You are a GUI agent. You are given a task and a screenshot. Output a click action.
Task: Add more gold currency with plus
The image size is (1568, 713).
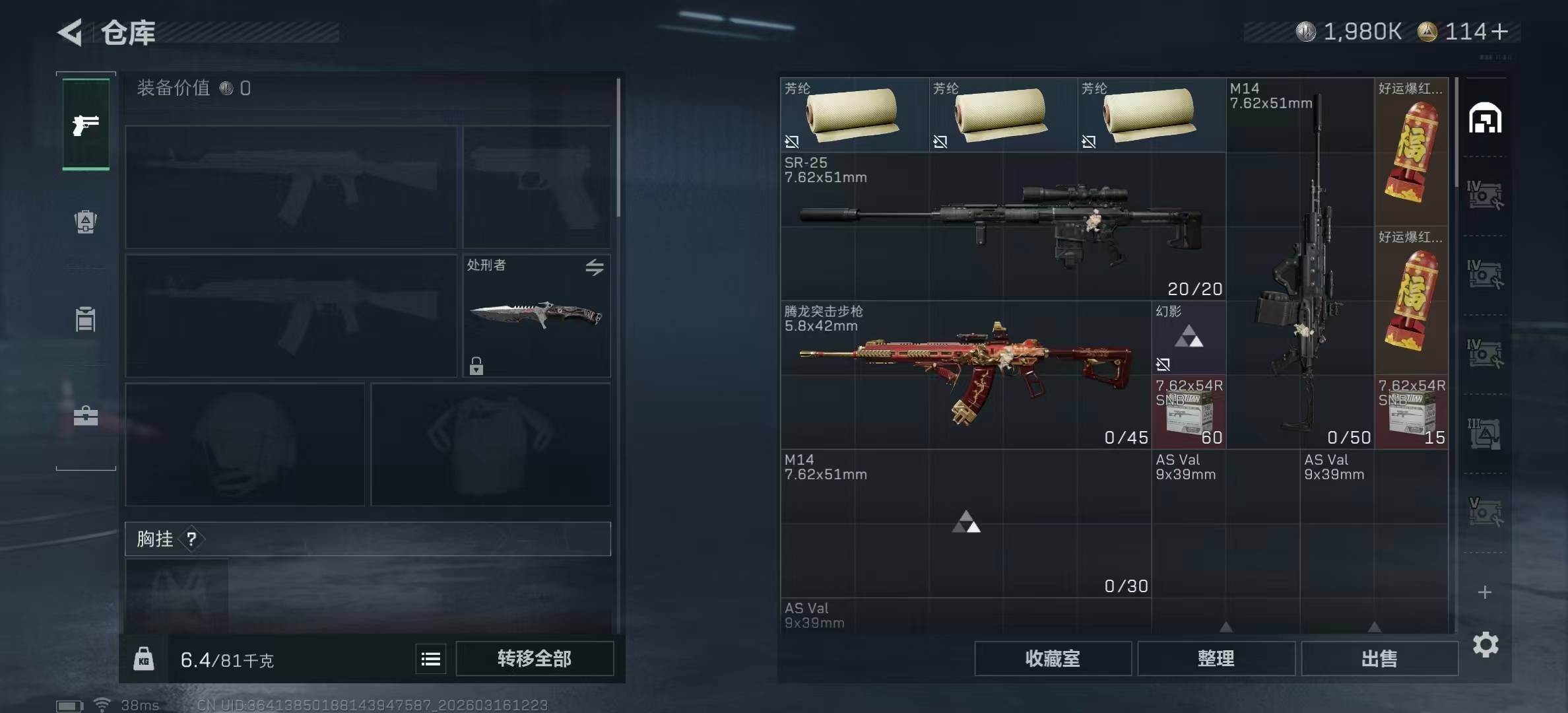[1499, 32]
